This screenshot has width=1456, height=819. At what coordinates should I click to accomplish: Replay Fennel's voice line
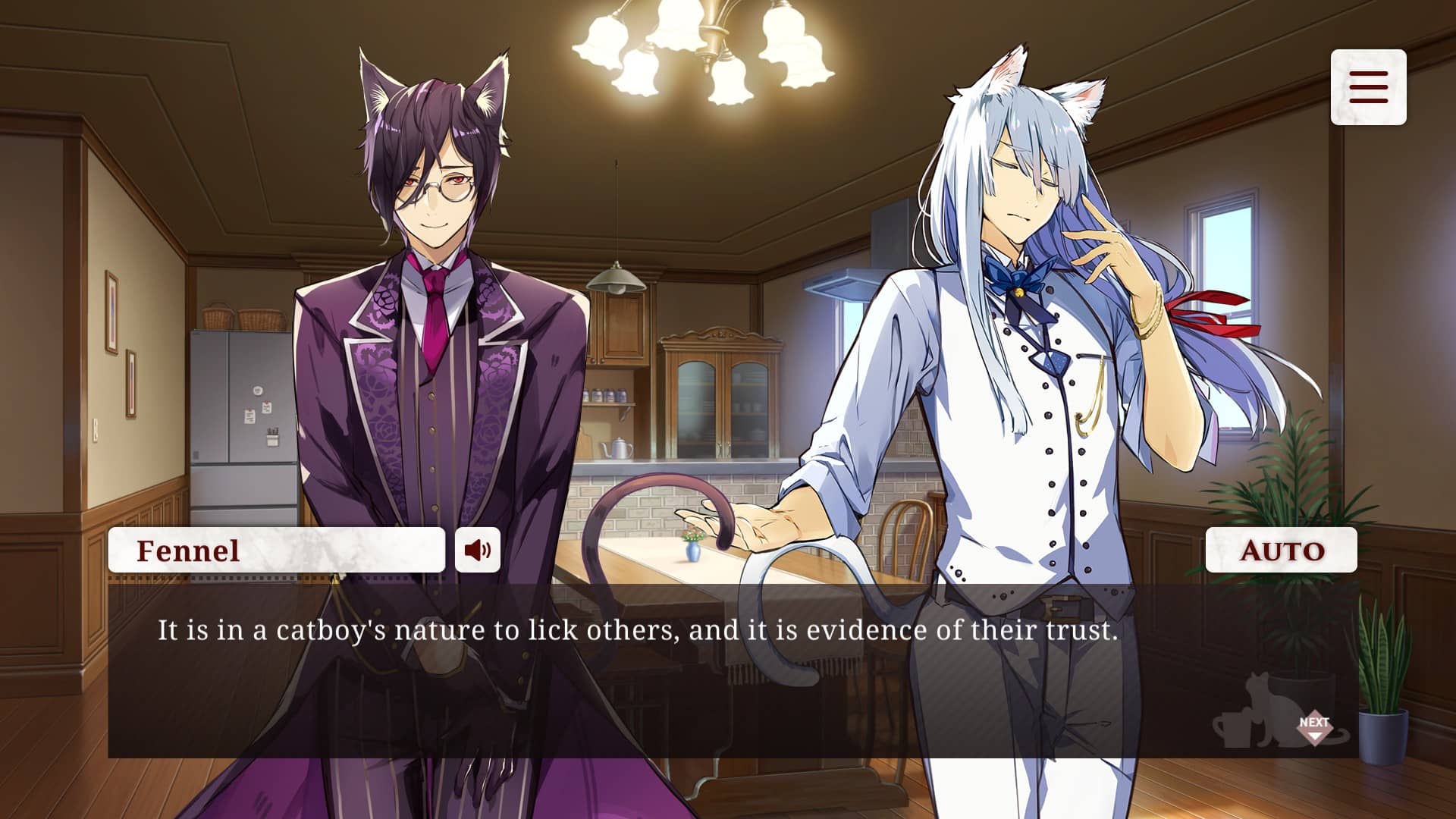coord(478,550)
